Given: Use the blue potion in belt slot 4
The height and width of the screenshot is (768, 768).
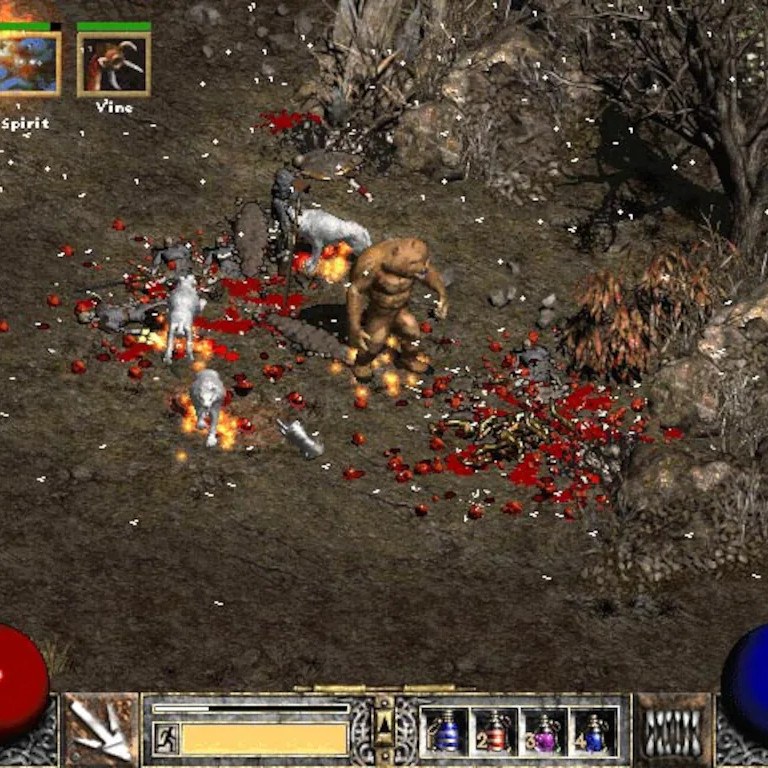Looking at the screenshot, I should click(x=595, y=732).
